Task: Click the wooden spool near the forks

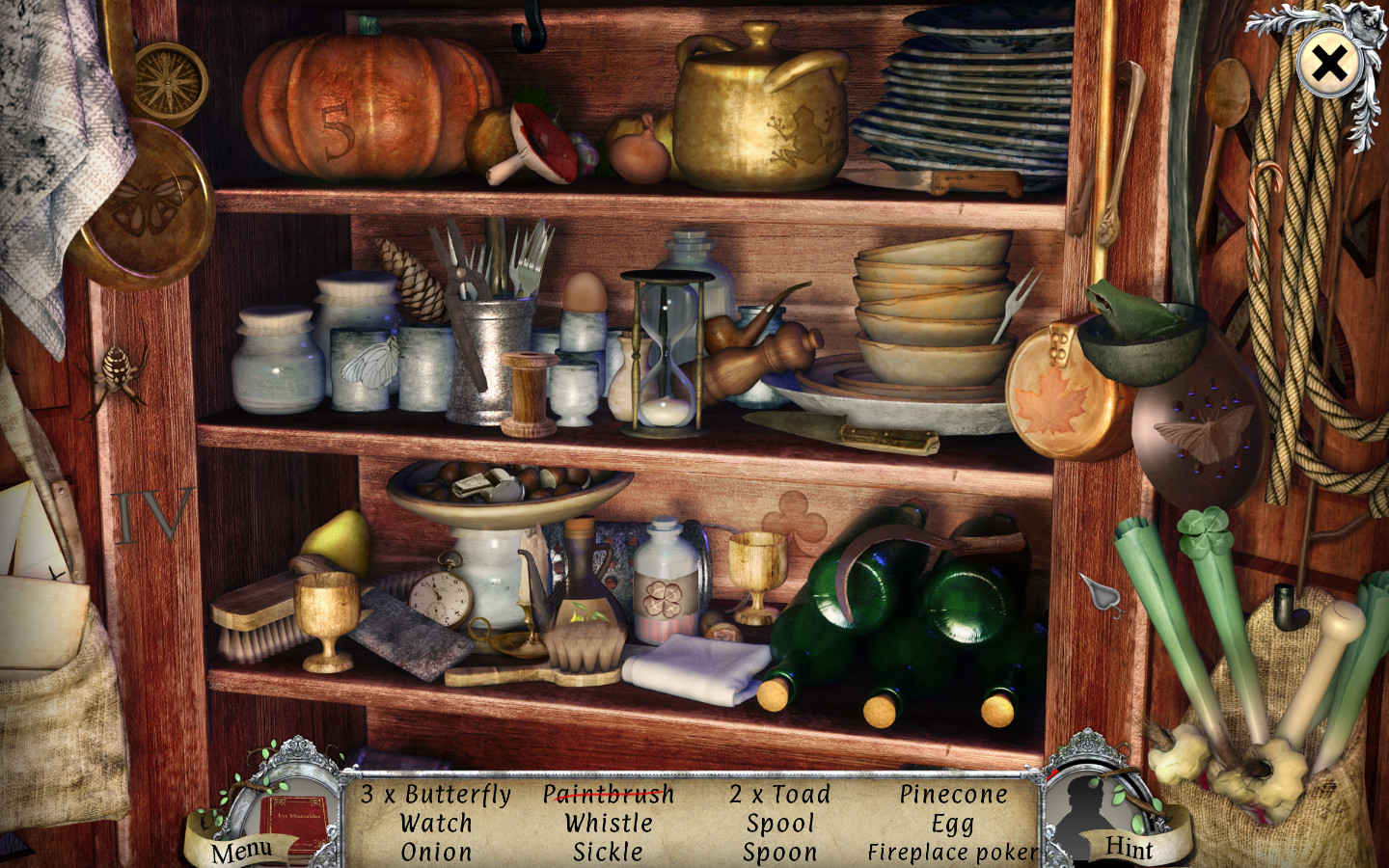Action: click(x=527, y=391)
